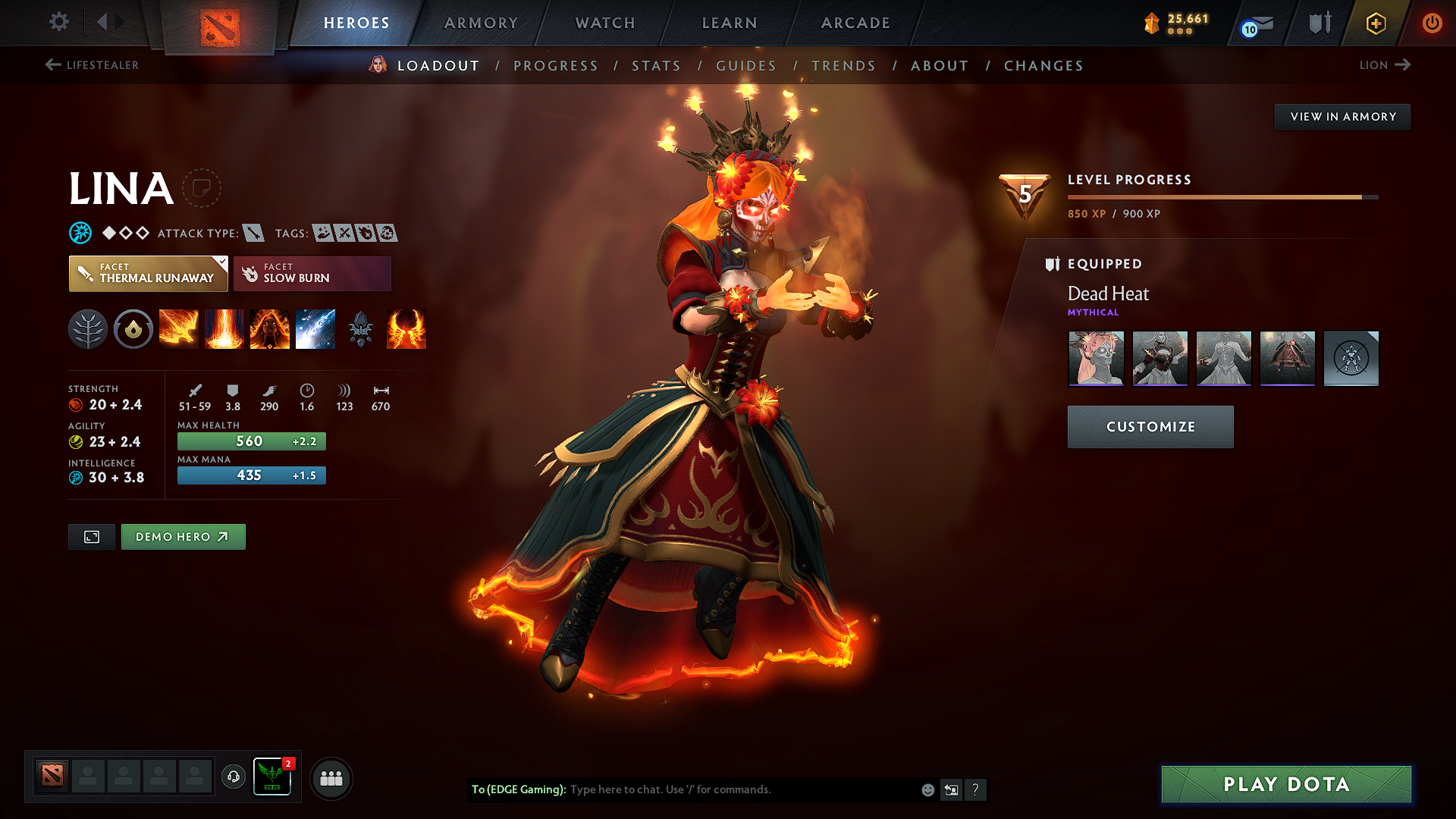The height and width of the screenshot is (819, 1456).
Task: Click the DEMO HERO button
Action: (x=183, y=536)
